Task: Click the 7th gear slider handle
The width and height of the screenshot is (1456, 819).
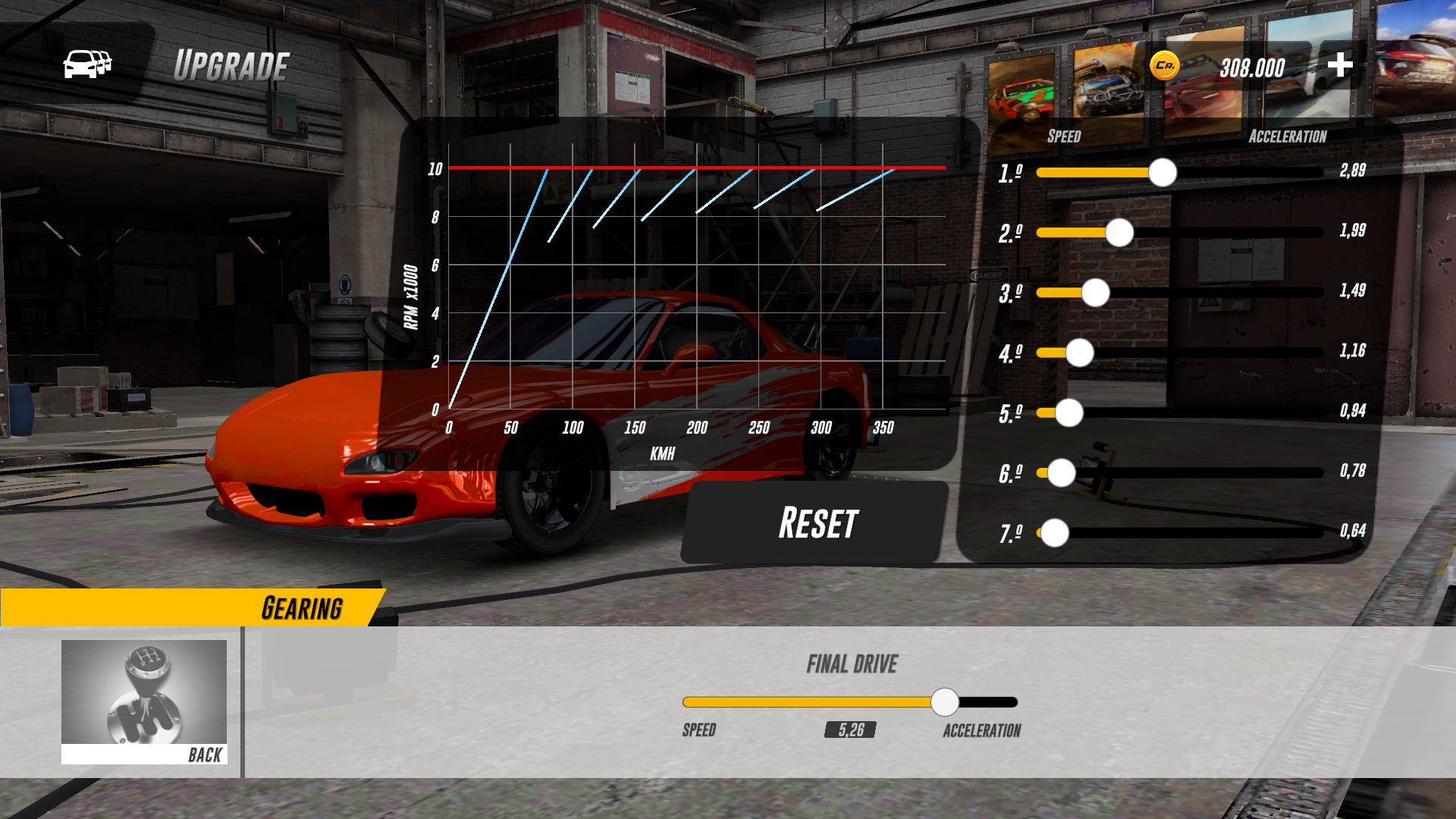Action: coord(1053,533)
